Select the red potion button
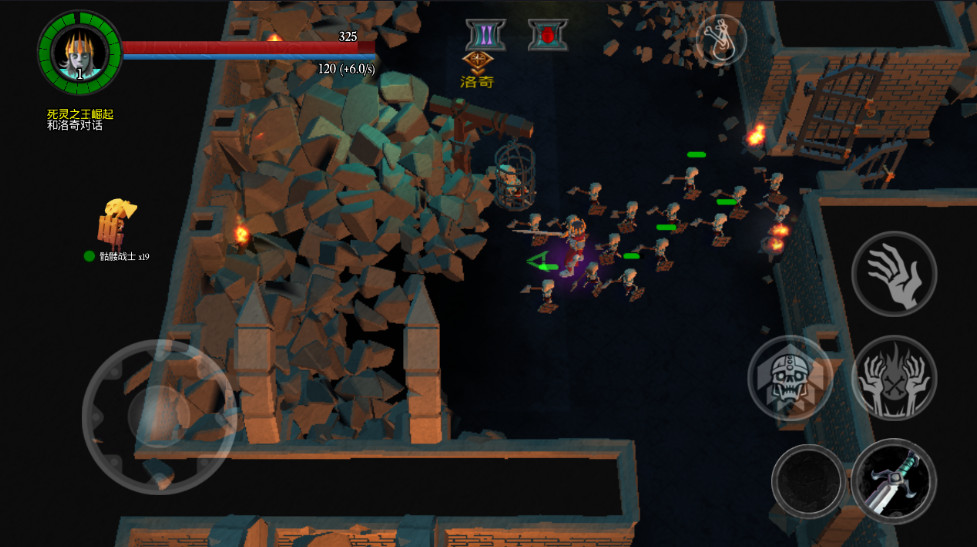This screenshot has height=547, width=977. (548, 35)
